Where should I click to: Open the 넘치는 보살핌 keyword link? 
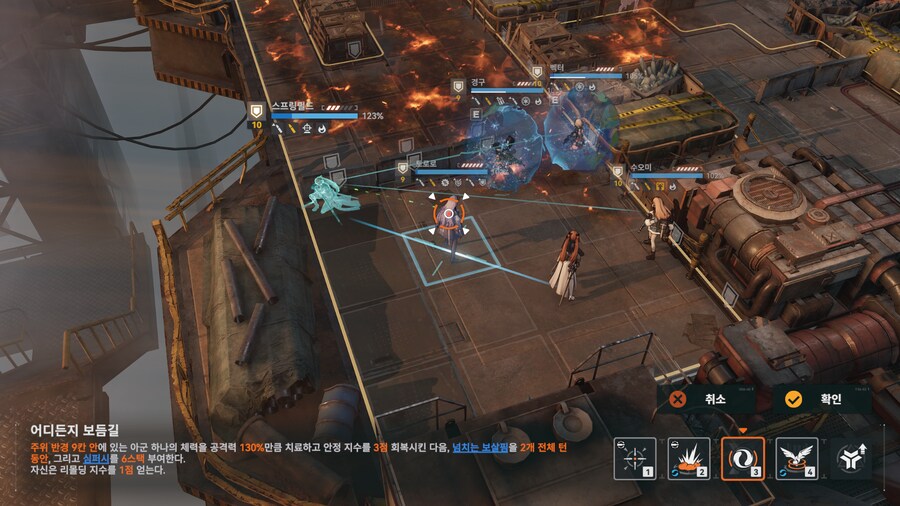[x=489, y=447]
